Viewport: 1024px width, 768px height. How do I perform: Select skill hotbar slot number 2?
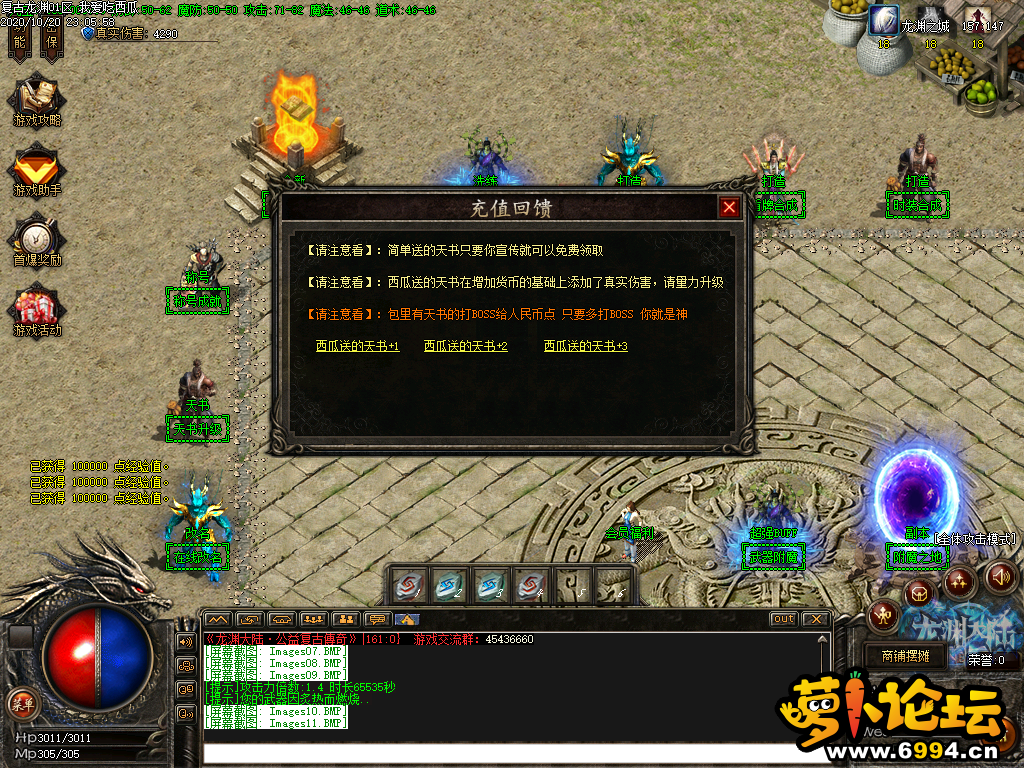pos(449,586)
